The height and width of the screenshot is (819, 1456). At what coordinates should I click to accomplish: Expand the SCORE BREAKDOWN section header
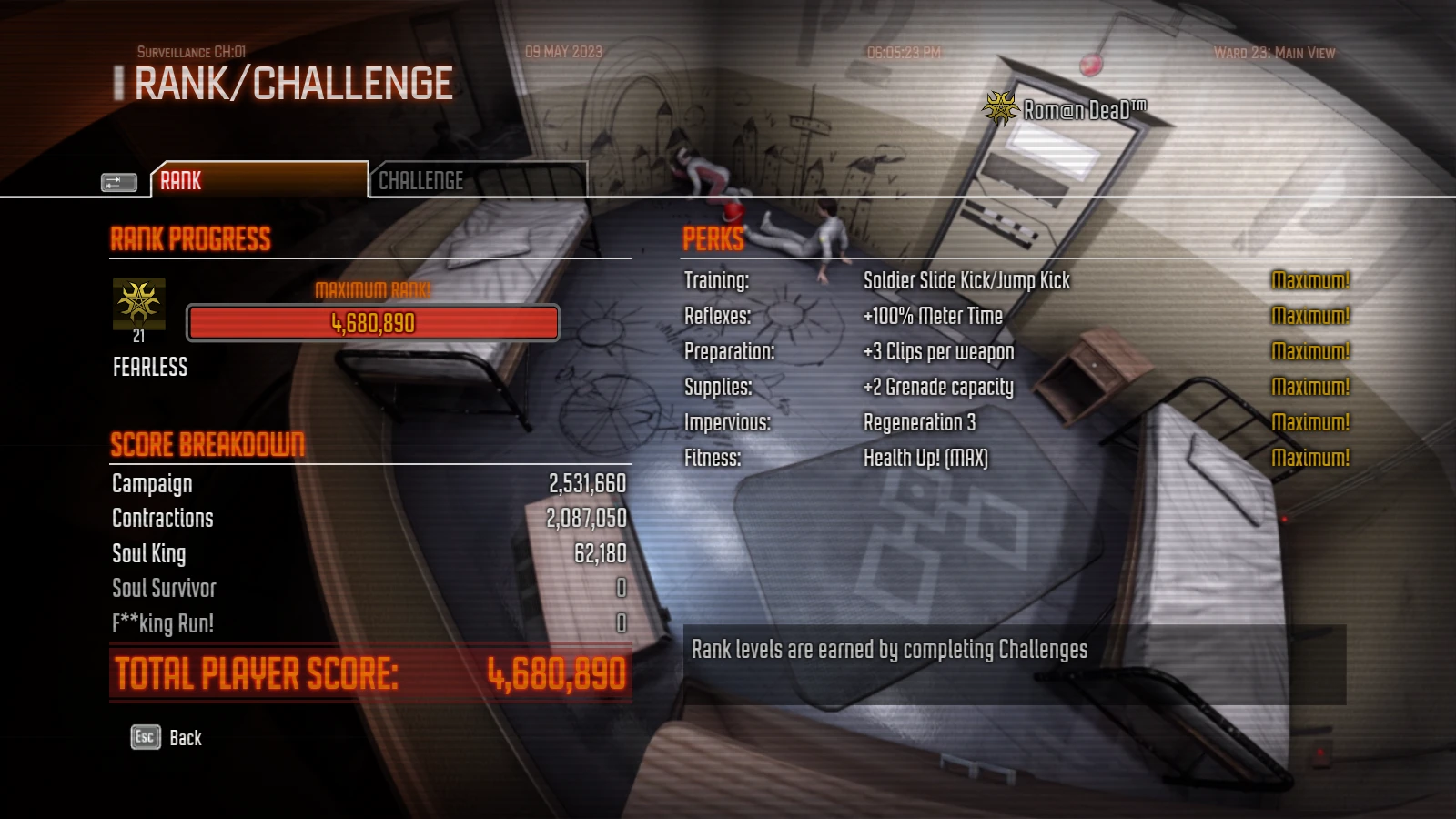[207, 445]
